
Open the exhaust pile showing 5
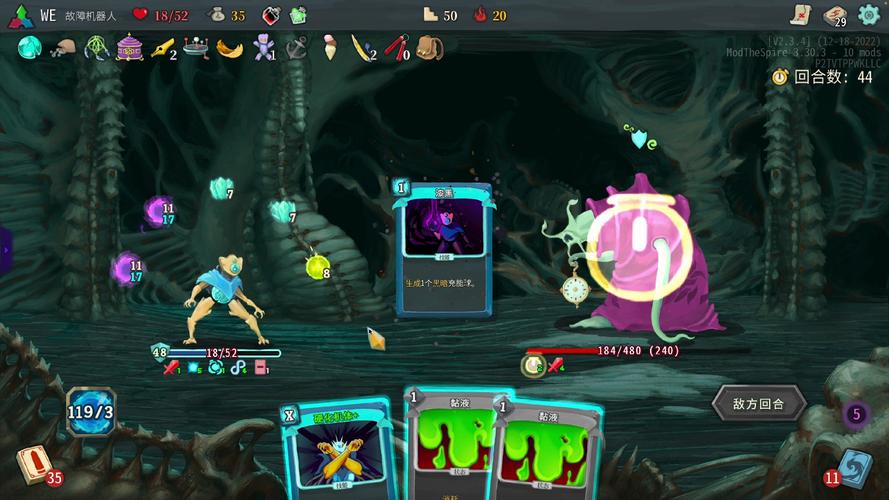[x=855, y=413]
